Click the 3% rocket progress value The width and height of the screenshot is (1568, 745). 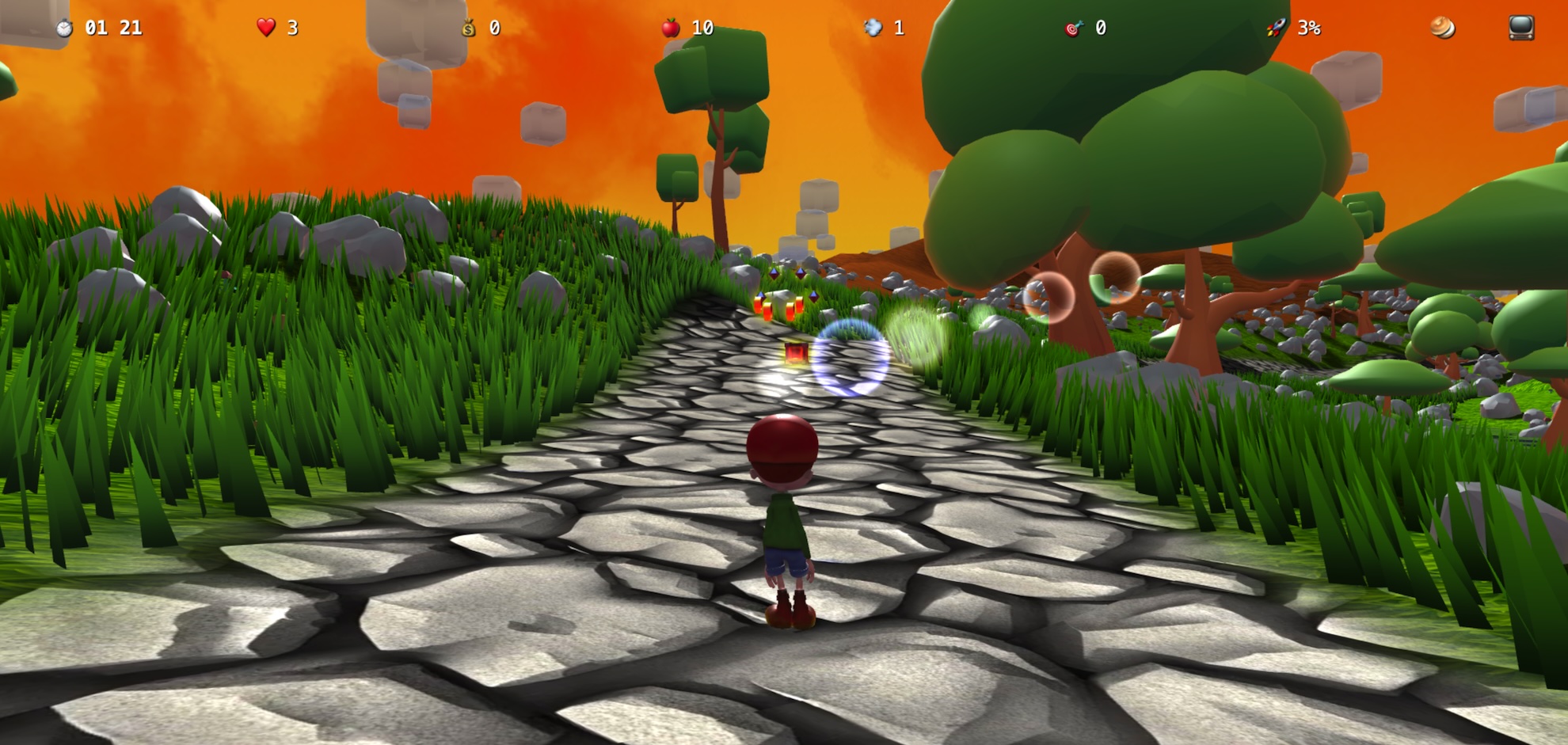[1308, 29]
